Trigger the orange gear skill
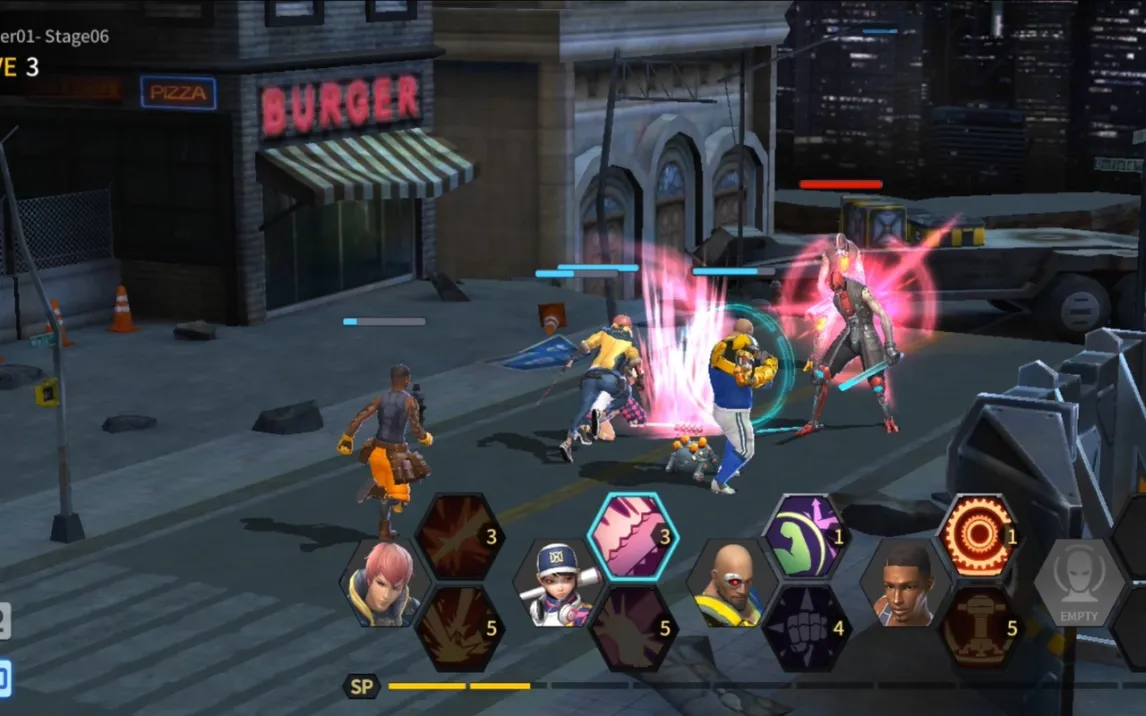The width and height of the screenshot is (1146, 716). coord(980,537)
